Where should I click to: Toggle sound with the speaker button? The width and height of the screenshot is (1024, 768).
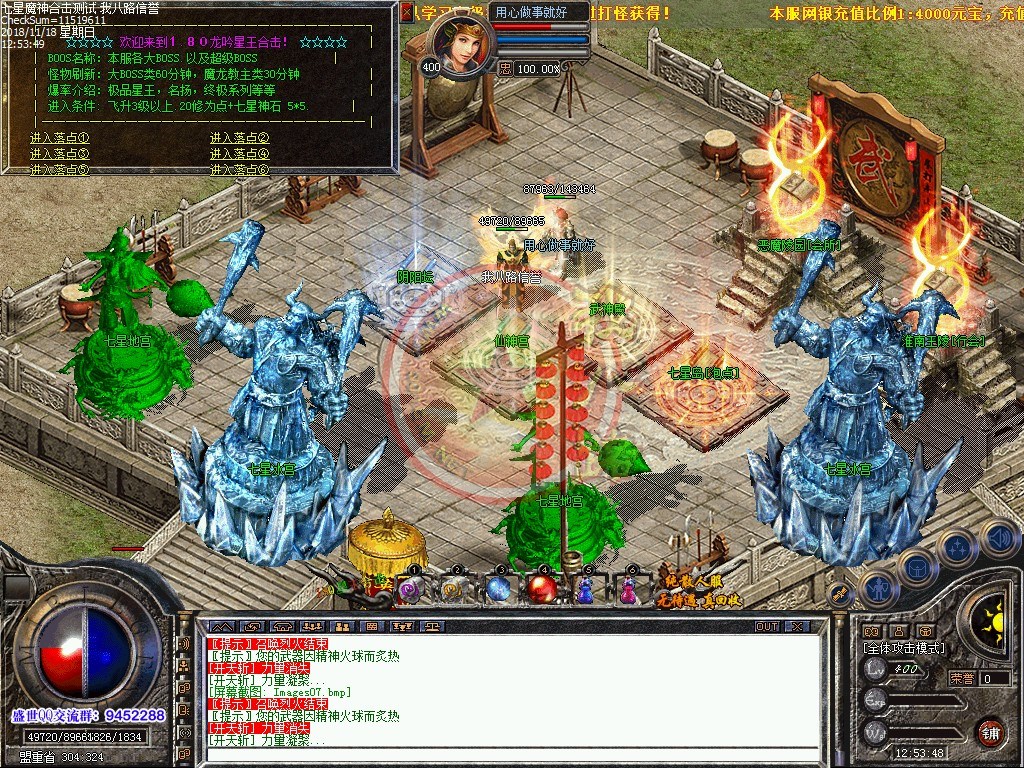tap(997, 537)
